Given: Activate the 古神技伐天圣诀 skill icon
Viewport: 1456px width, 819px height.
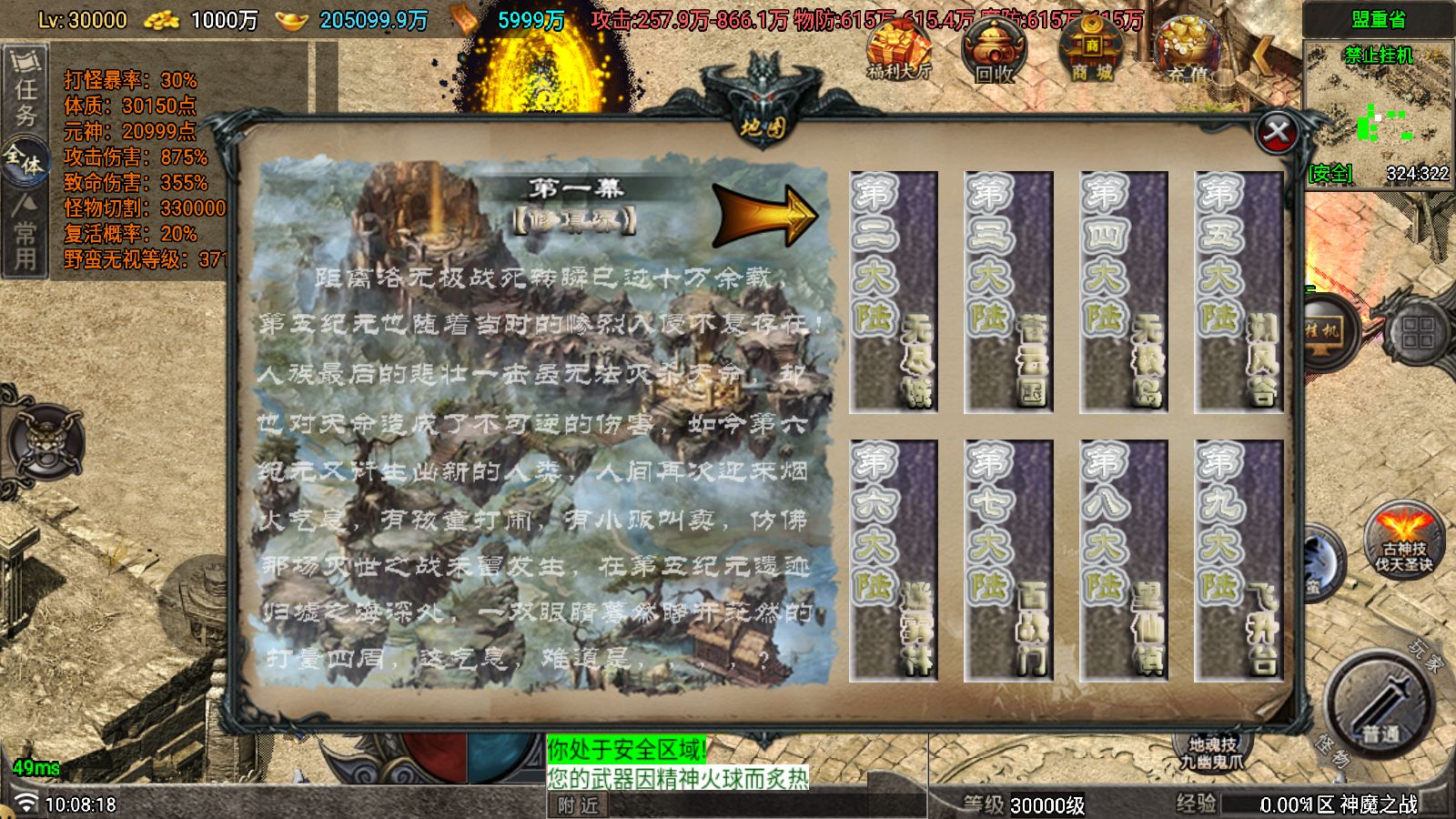Looking at the screenshot, I should tap(1406, 537).
